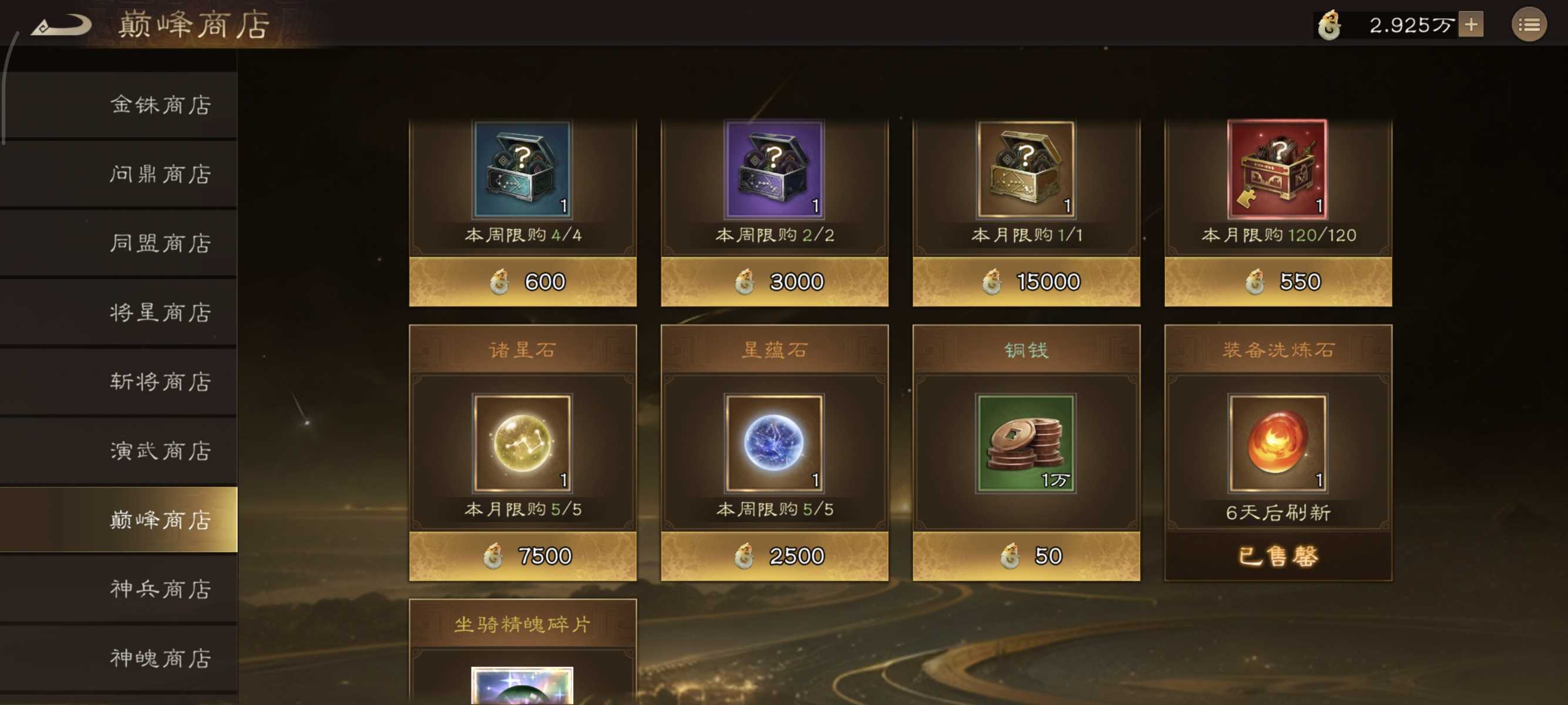
Task: Select the purple mystery chest icon
Action: [774, 170]
